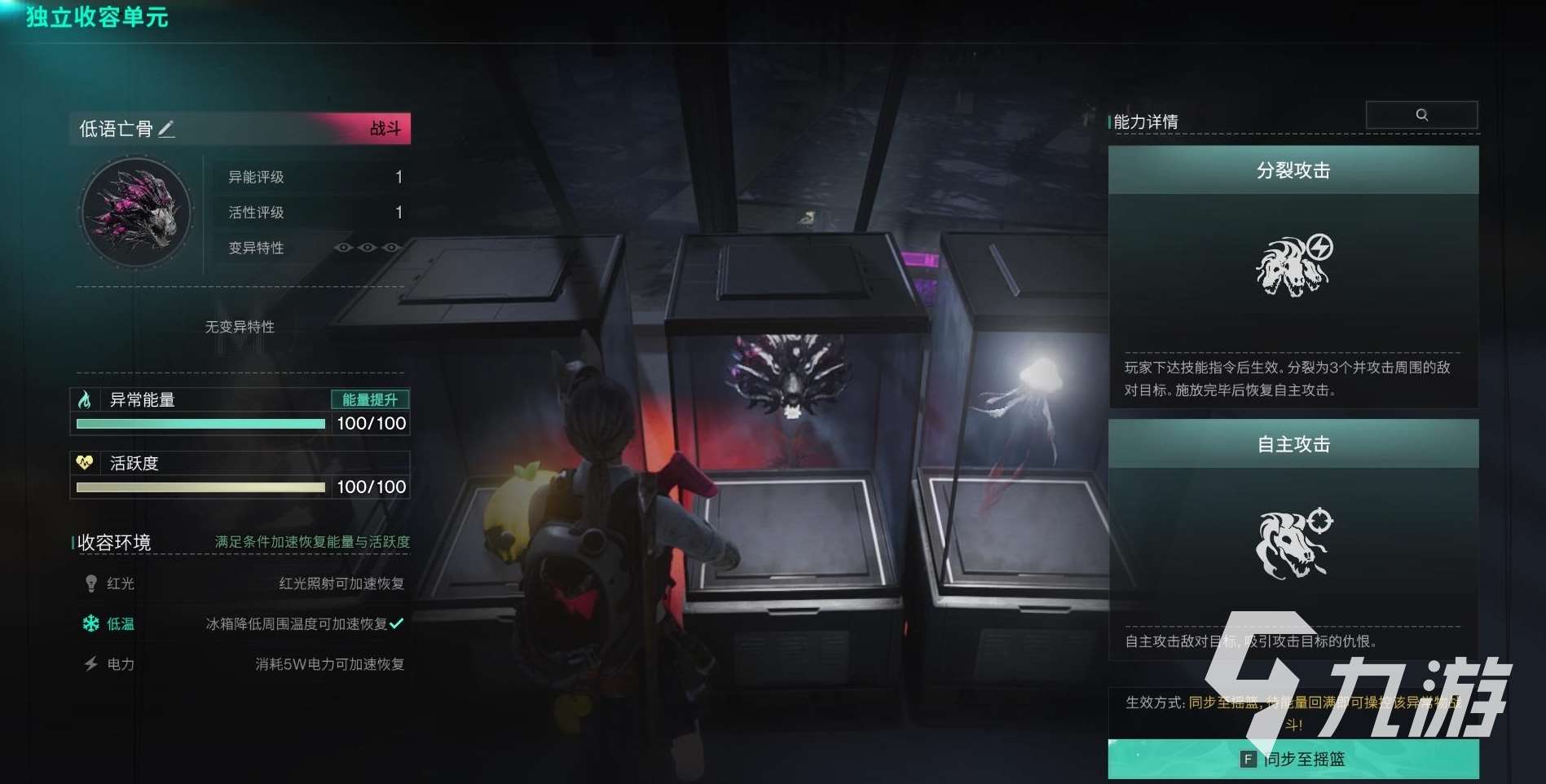Select the 电力 power environment row
This screenshot has height=784, width=1546.
coord(243,664)
